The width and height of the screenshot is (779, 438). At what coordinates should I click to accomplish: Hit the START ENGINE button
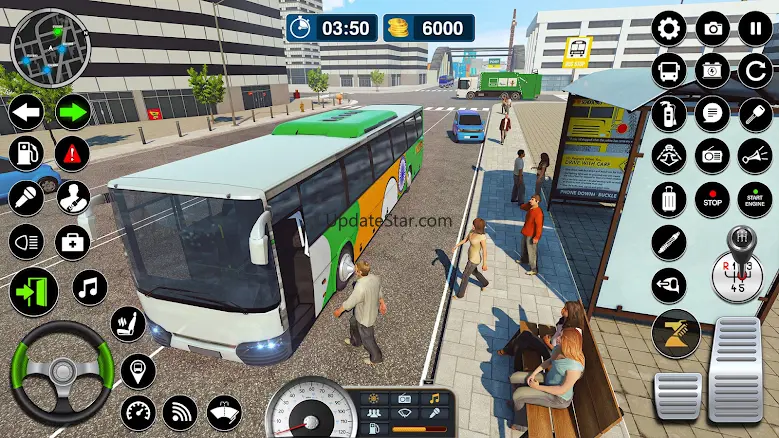pos(755,198)
